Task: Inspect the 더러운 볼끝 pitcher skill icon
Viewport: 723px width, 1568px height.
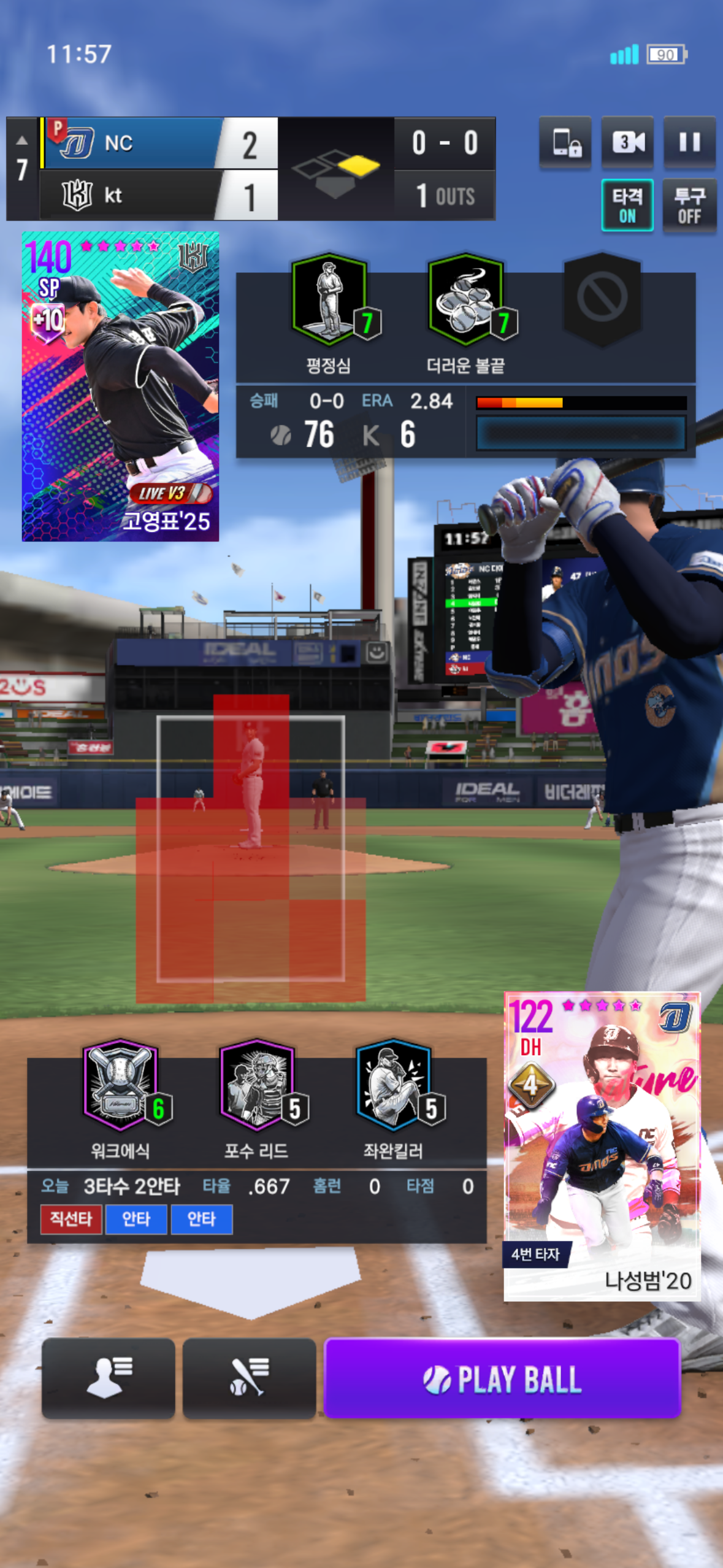Action: point(467,299)
